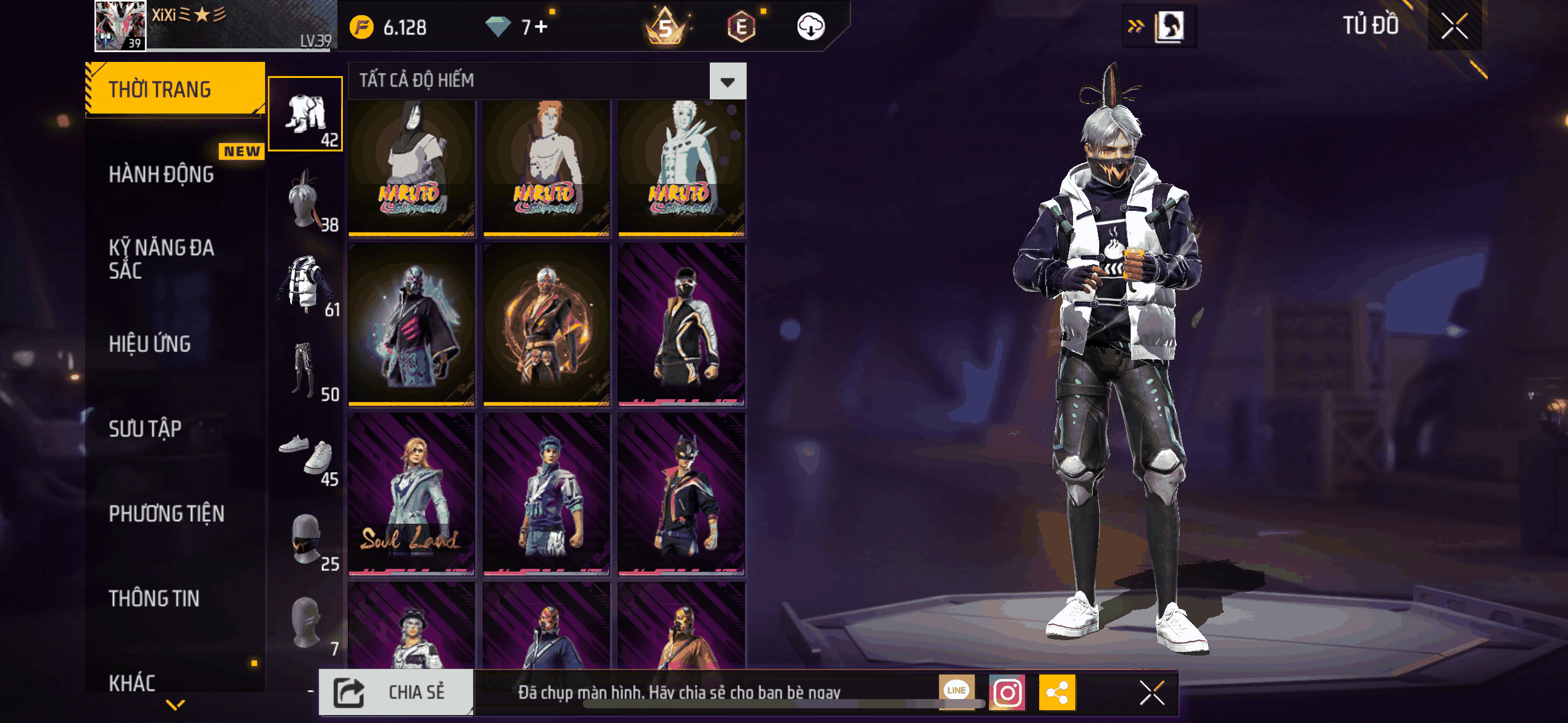Close the Tủ Đồ wardrobe screen
Viewport: 1568px width, 723px height.
pyautogui.click(x=1454, y=26)
